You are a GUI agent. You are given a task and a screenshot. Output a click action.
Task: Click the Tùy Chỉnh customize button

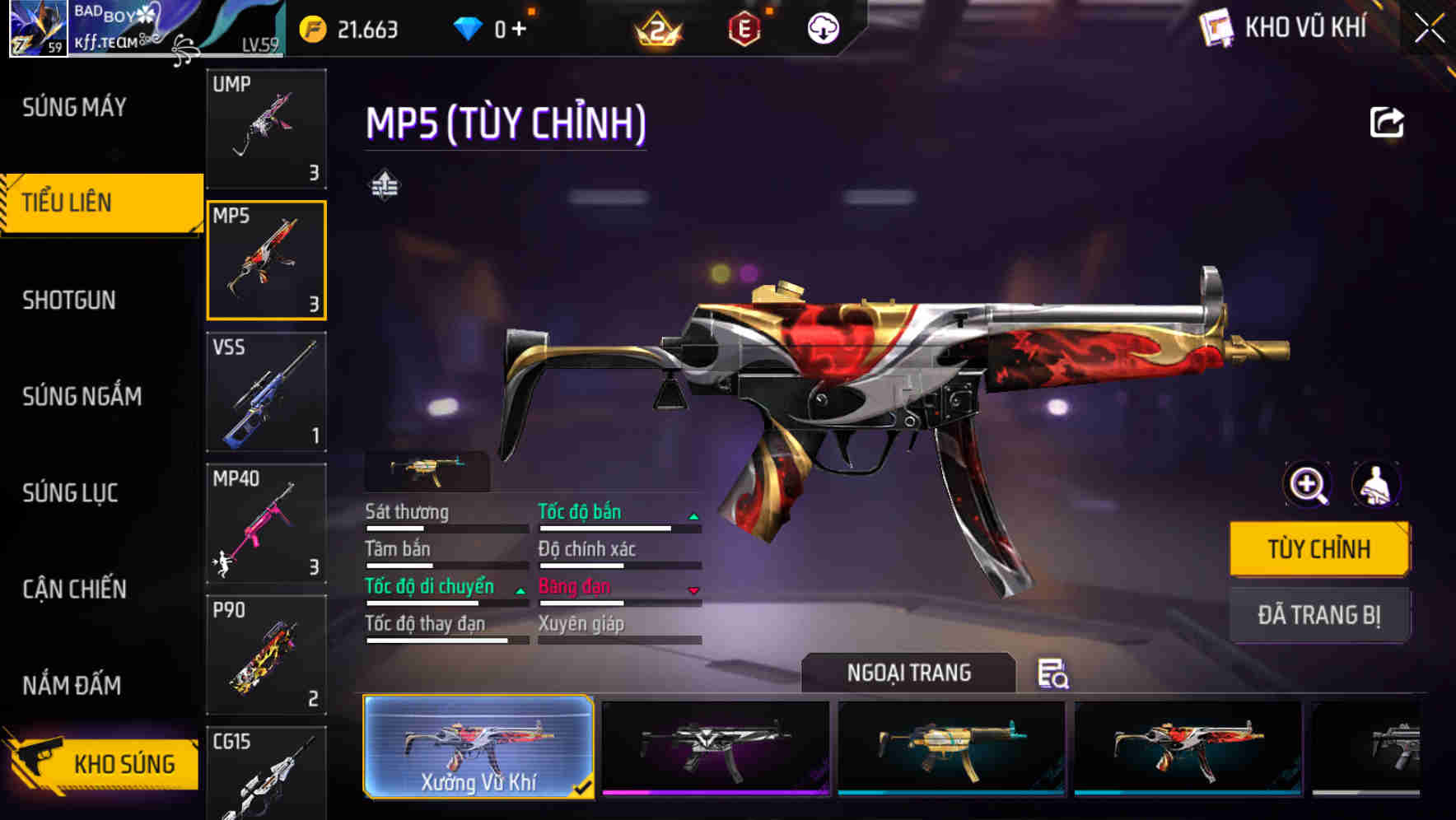coord(1318,549)
